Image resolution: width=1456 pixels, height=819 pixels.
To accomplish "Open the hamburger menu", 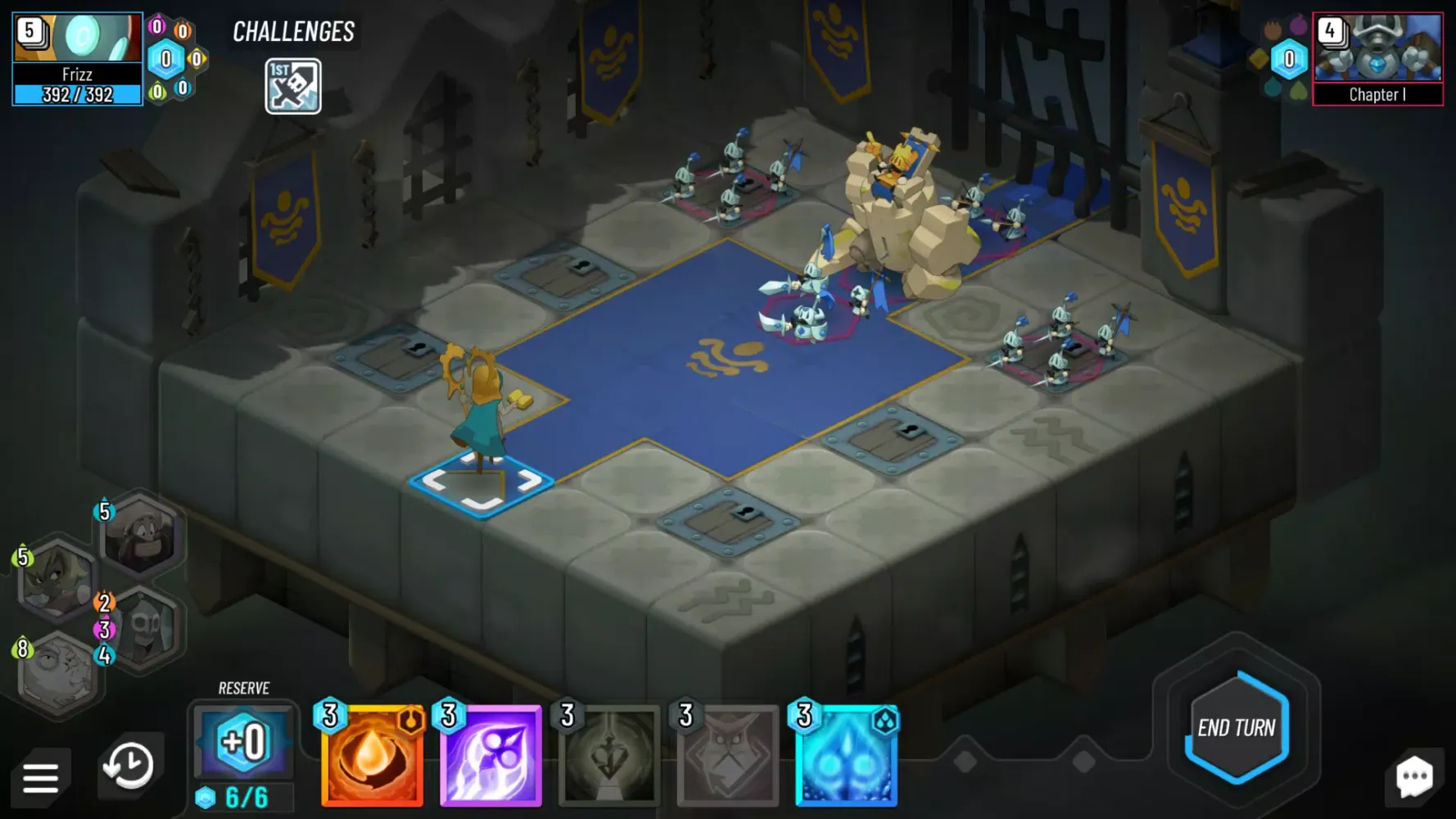I will (x=43, y=775).
